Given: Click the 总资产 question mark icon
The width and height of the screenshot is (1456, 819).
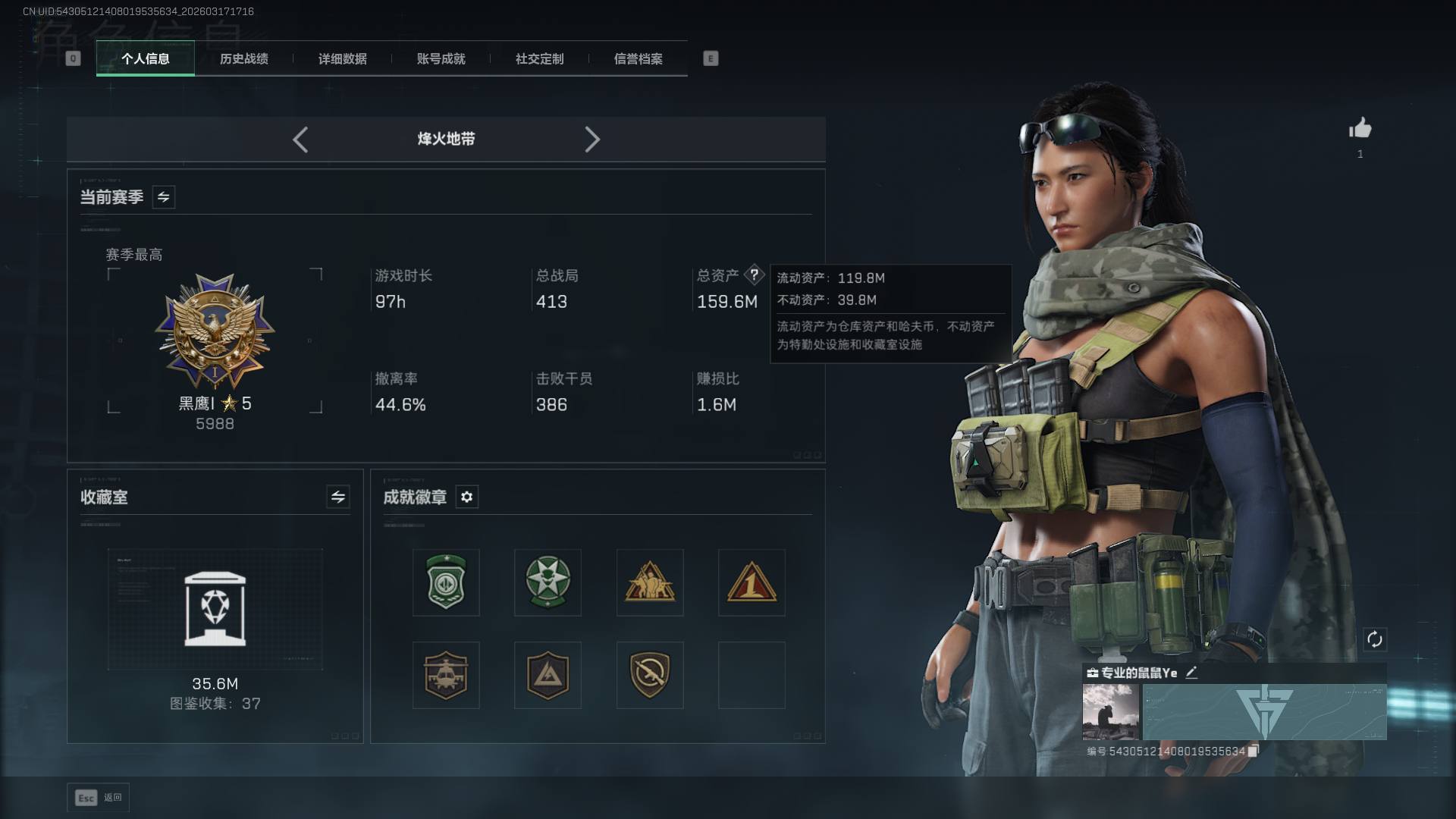Looking at the screenshot, I should pyautogui.click(x=754, y=275).
